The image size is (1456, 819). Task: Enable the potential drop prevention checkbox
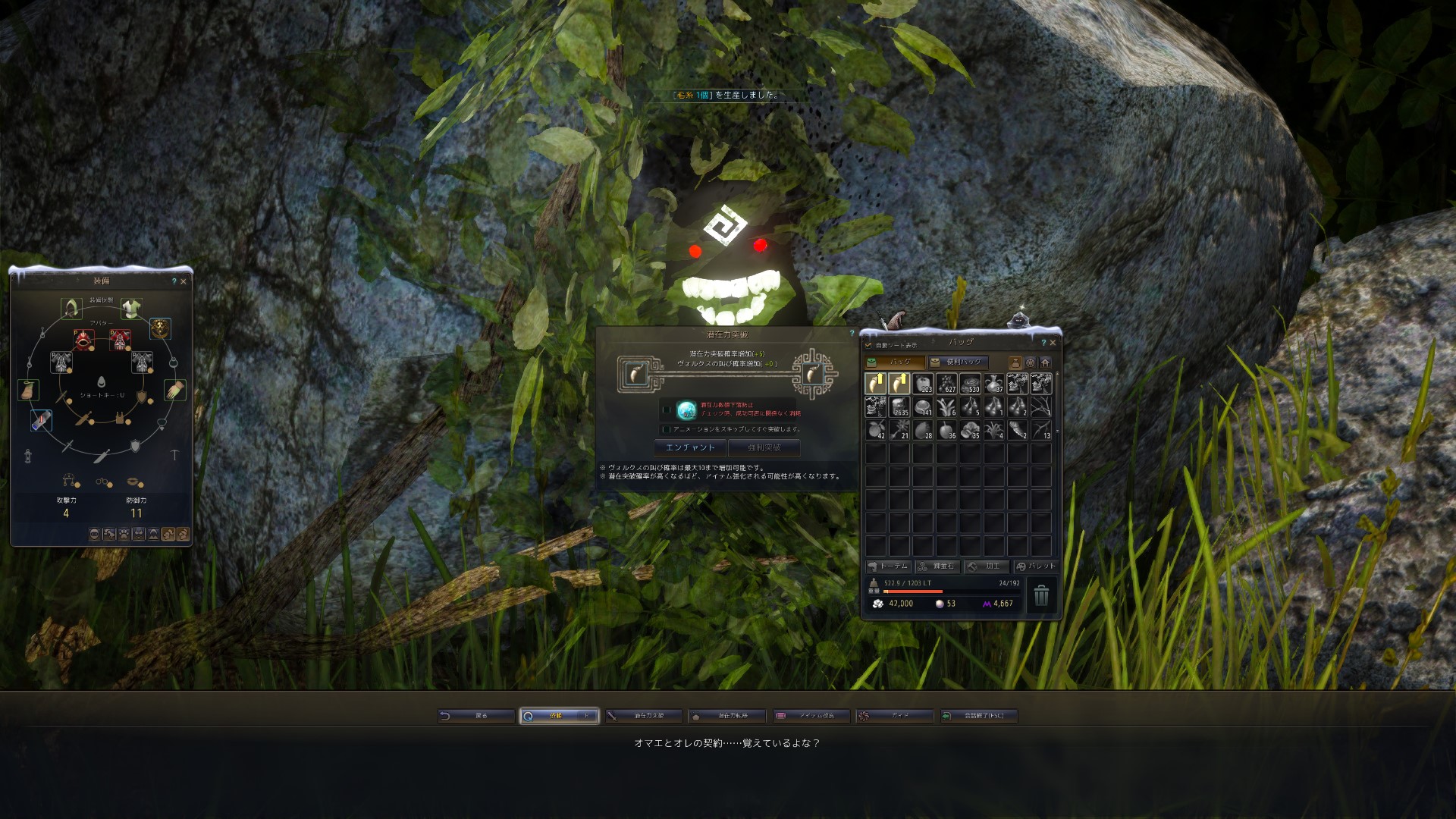tap(667, 410)
